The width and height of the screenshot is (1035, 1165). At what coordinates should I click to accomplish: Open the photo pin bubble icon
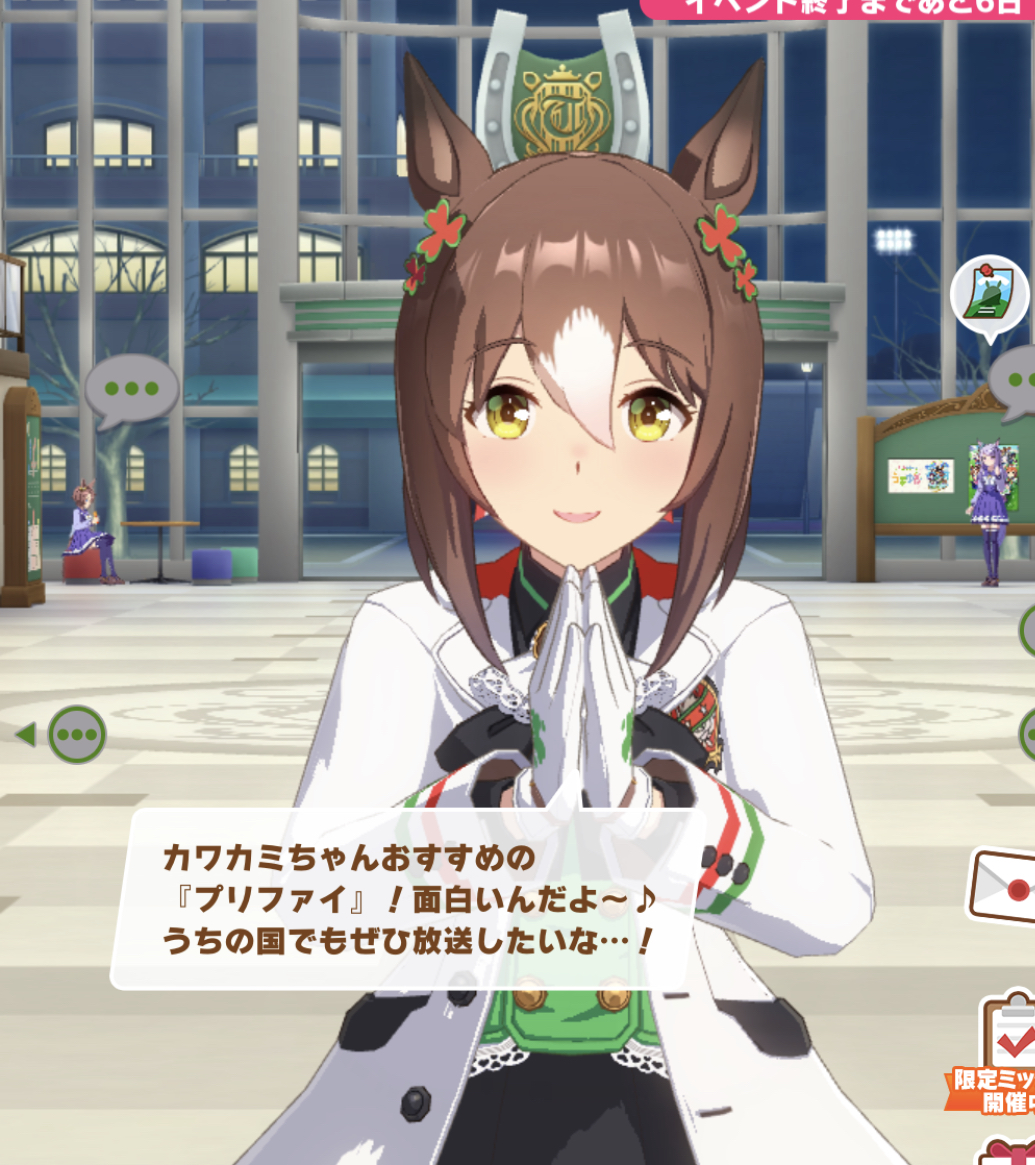pyautogui.click(x=989, y=295)
